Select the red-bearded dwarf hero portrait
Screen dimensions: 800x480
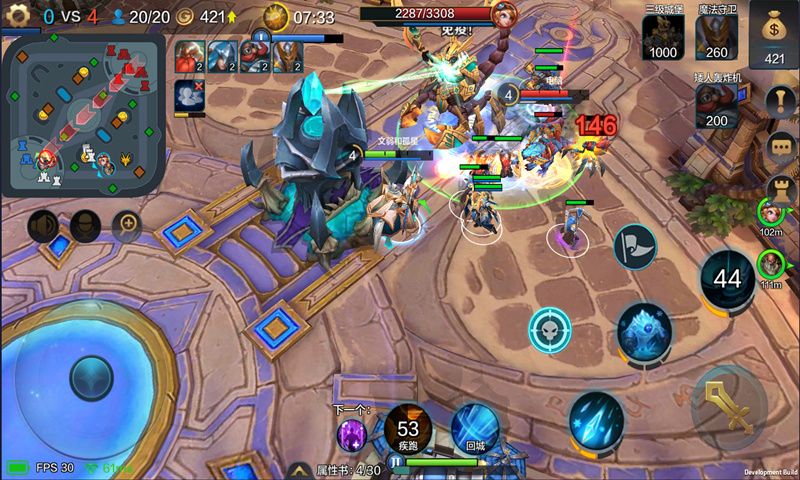(x=190, y=56)
